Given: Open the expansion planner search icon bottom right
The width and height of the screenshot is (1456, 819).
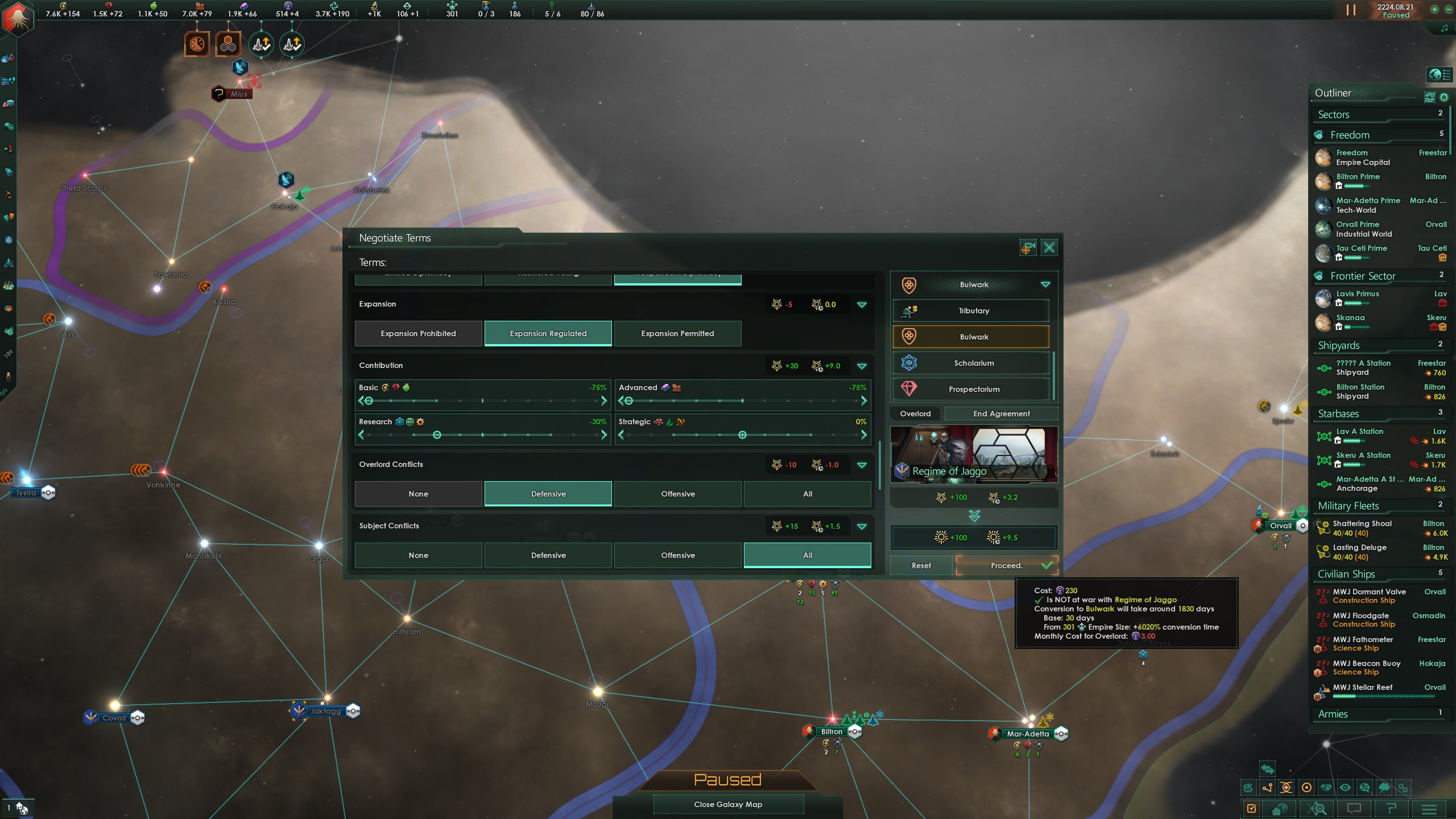Looking at the screenshot, I should coord(1318,809).
